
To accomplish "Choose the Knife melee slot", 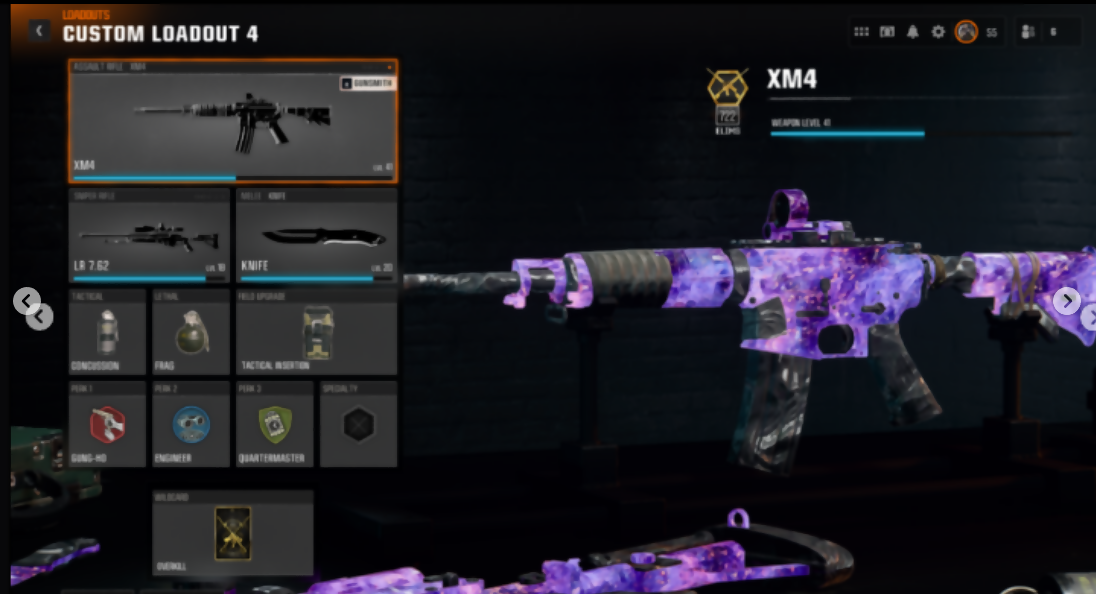I will (x=316, y=236).
